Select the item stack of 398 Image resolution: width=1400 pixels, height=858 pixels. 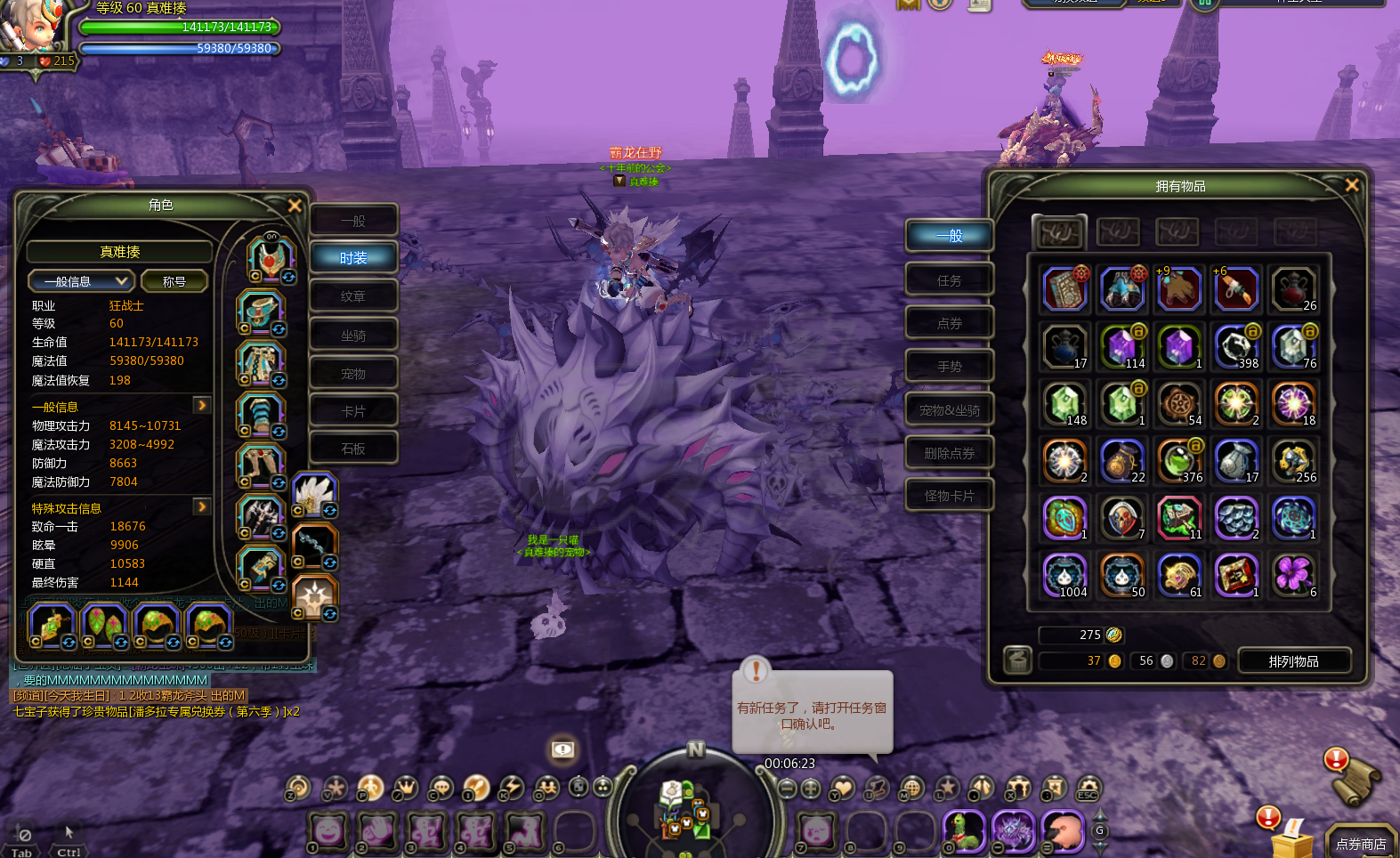click(1236, 346)
